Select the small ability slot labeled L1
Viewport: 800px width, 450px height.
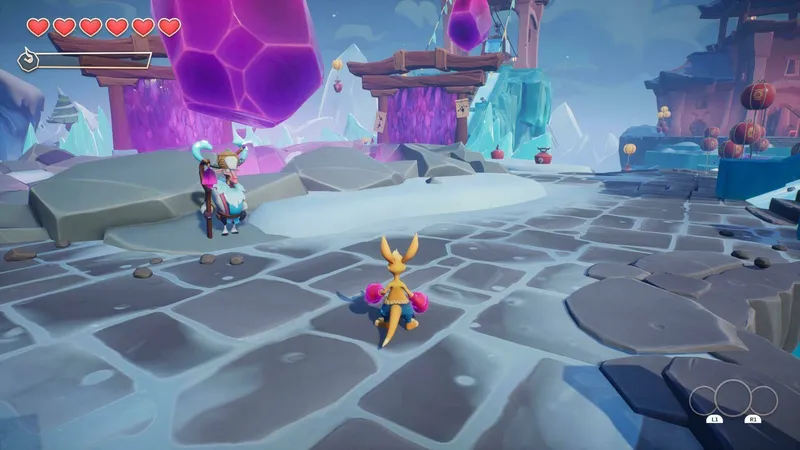704,402
